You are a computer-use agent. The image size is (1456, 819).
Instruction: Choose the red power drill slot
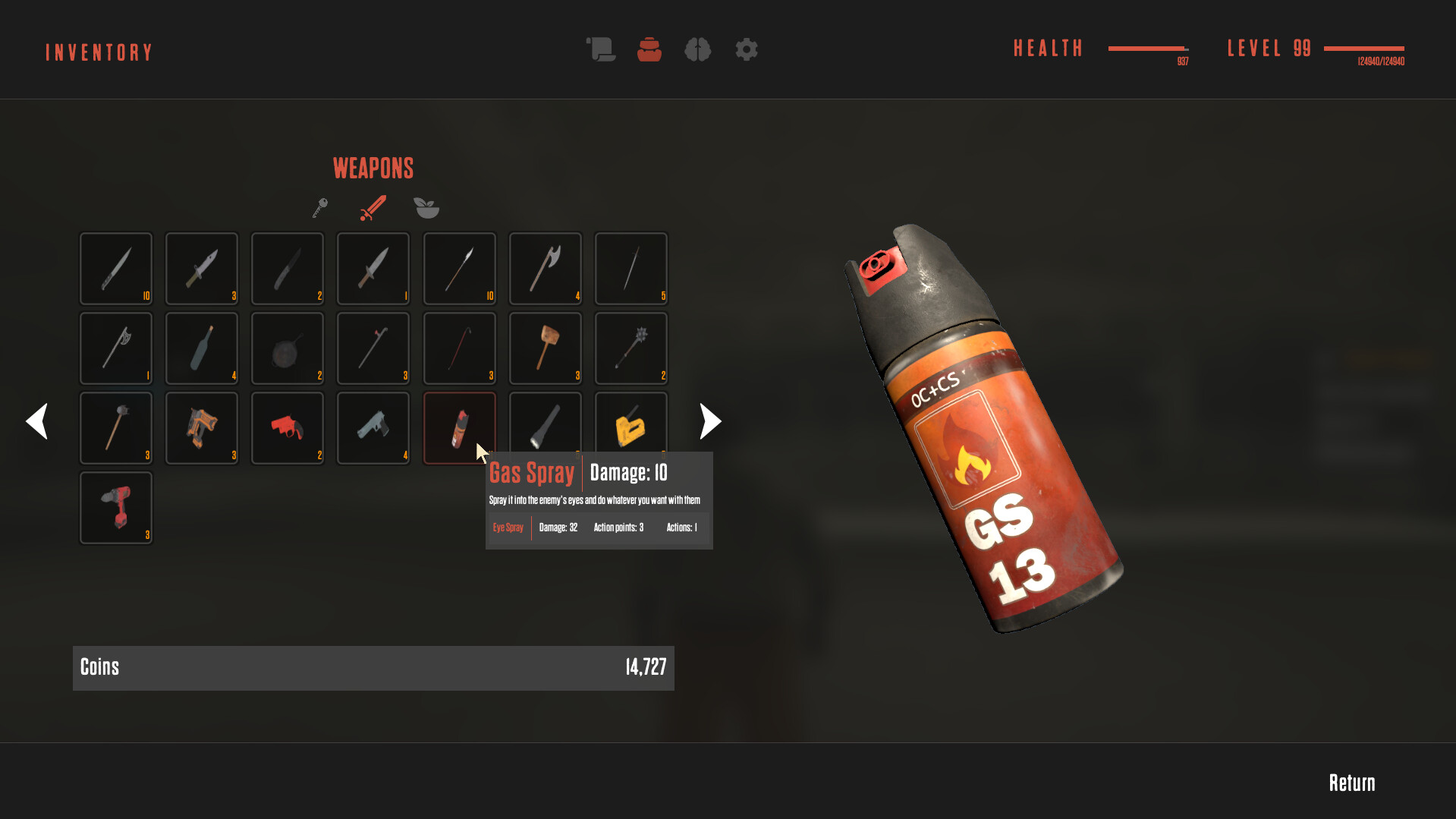(x=116, y=507)
